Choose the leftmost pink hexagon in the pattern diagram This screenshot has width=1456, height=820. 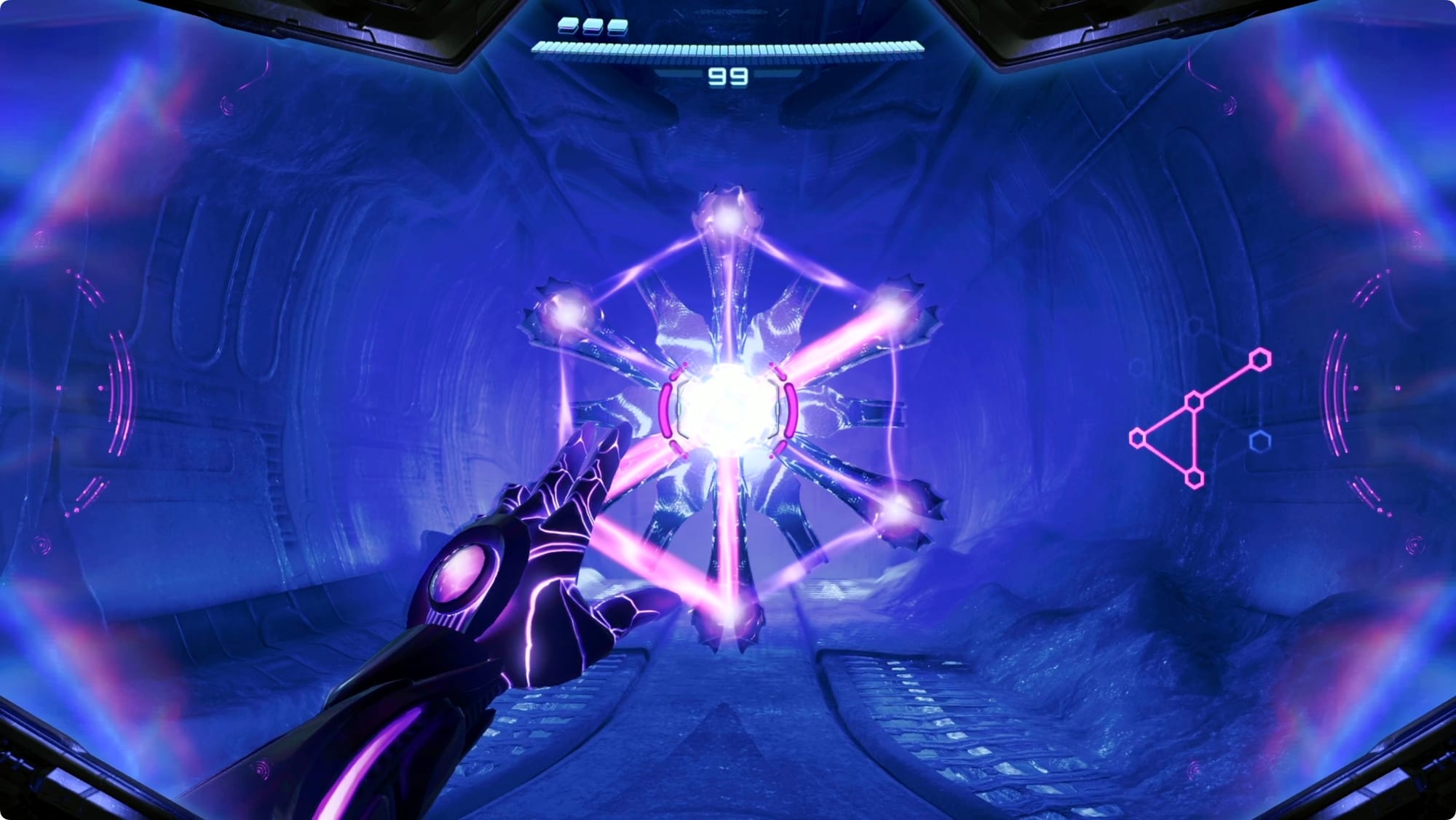pos(1139,438)
